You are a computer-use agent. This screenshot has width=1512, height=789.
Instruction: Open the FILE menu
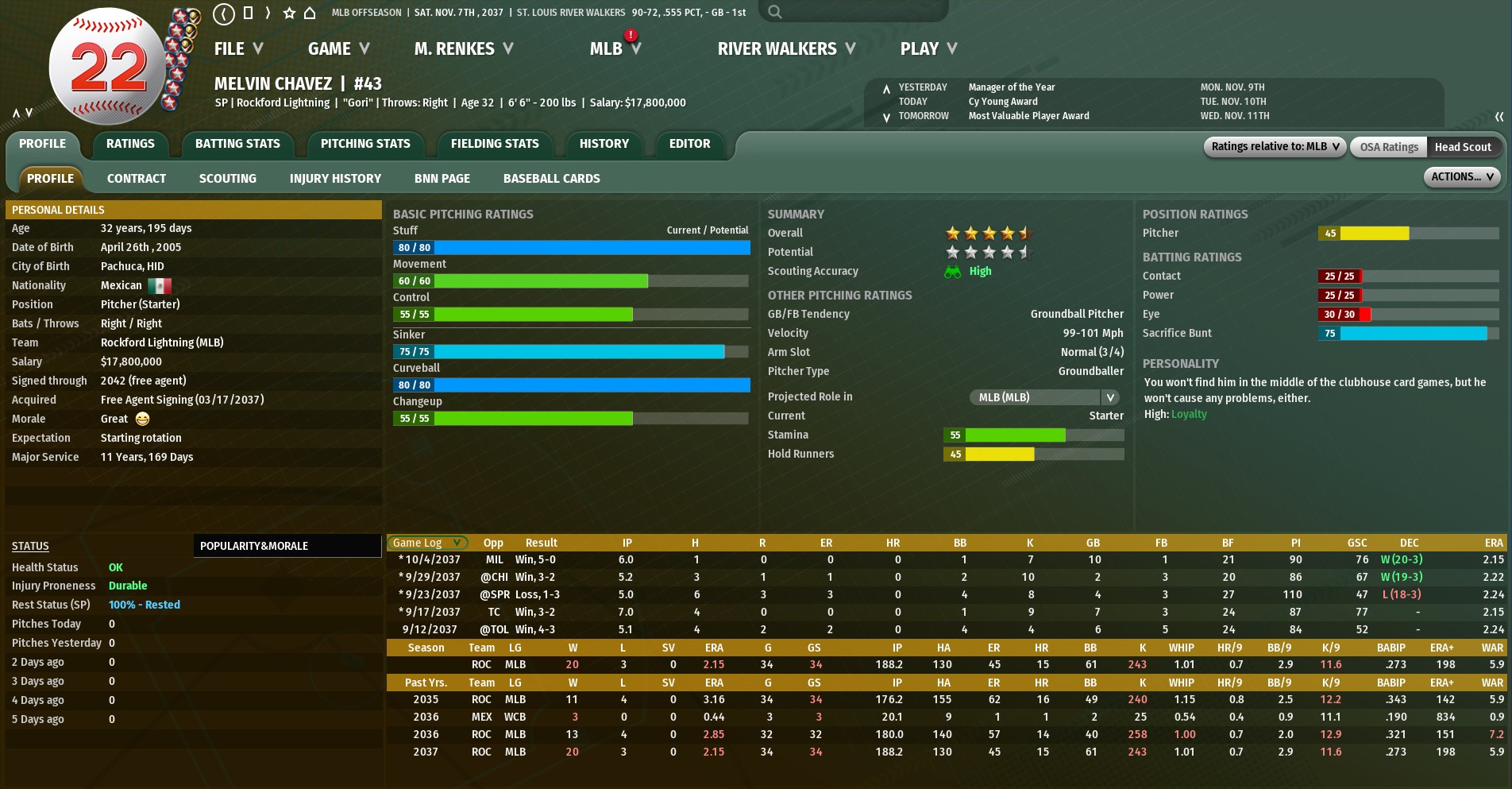(x=237, y=49)
